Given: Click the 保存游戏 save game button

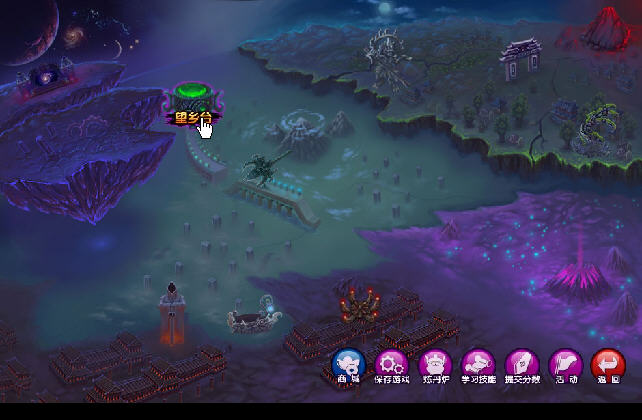Looking at the screenshot, I should 391,364.
